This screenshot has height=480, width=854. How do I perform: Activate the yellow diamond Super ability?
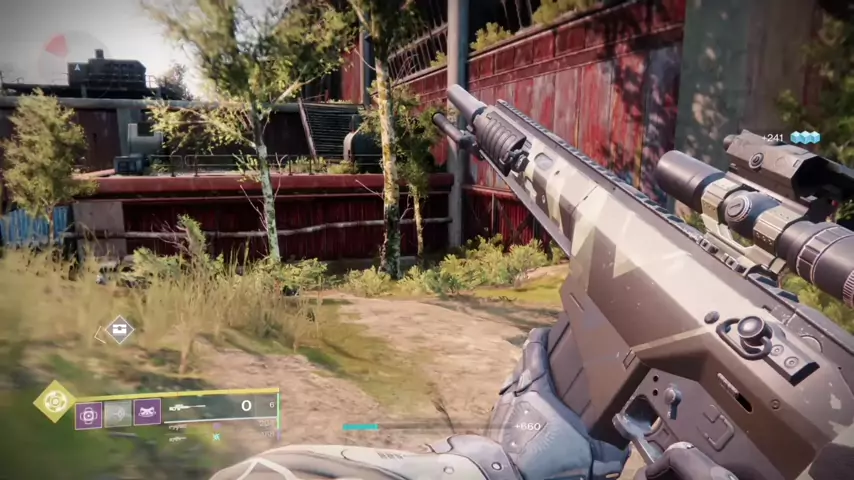pyautogui.click(x=54, y=401)
